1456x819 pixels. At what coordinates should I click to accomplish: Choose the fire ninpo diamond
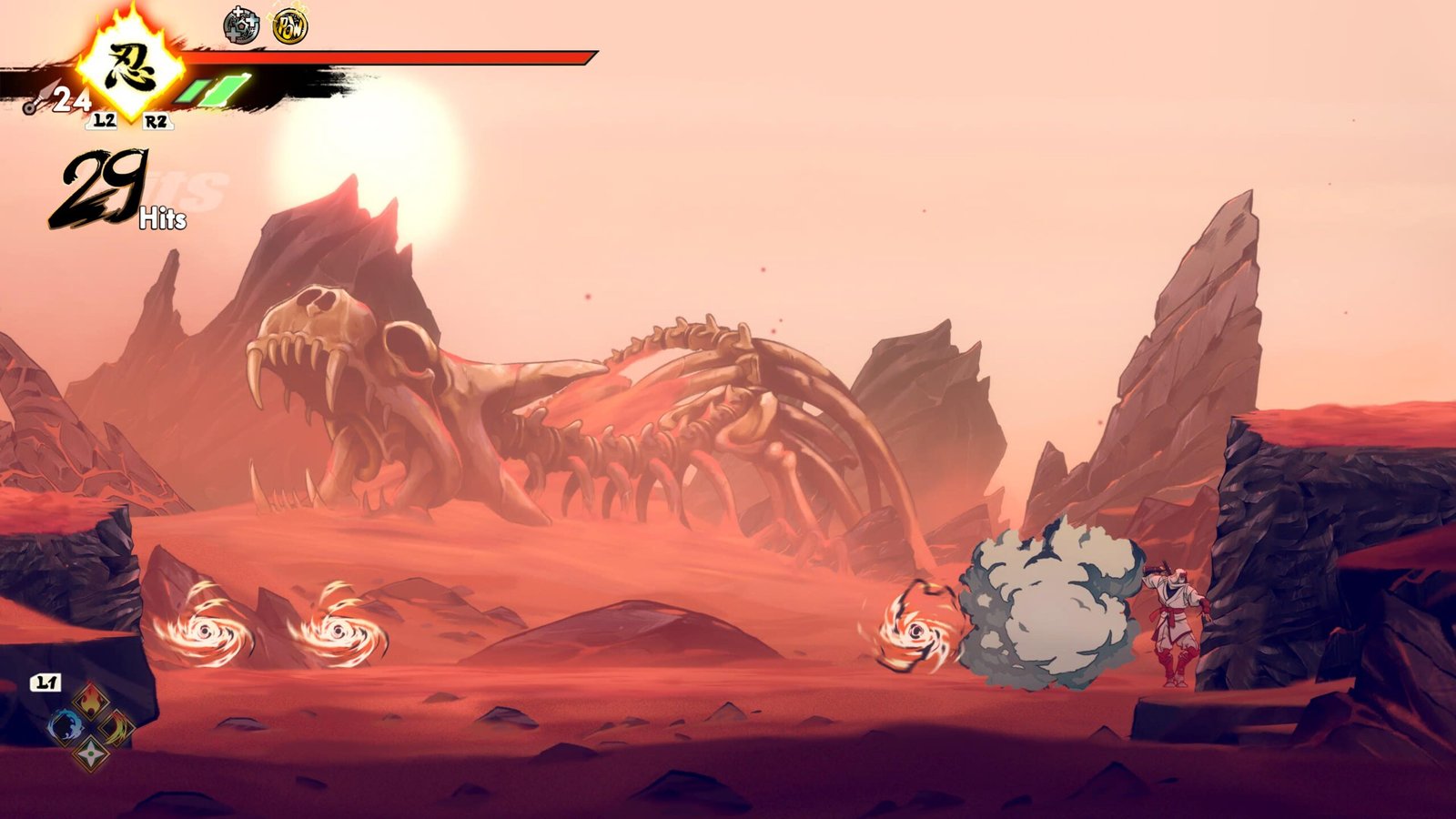[91, 702]
